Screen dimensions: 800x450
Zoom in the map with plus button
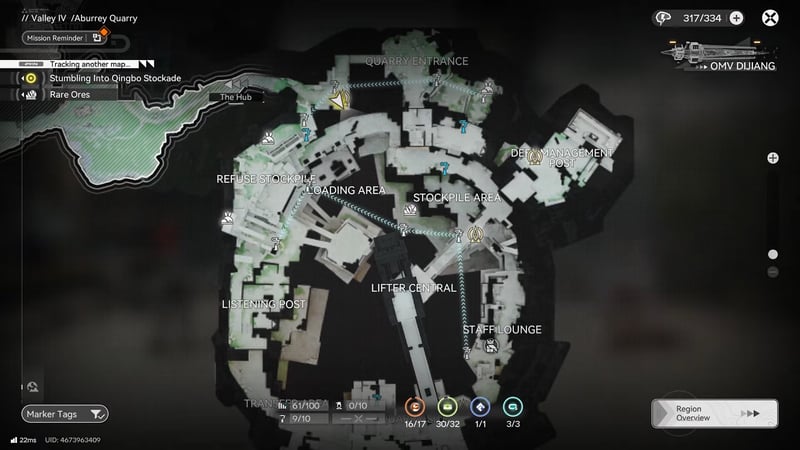772,158
